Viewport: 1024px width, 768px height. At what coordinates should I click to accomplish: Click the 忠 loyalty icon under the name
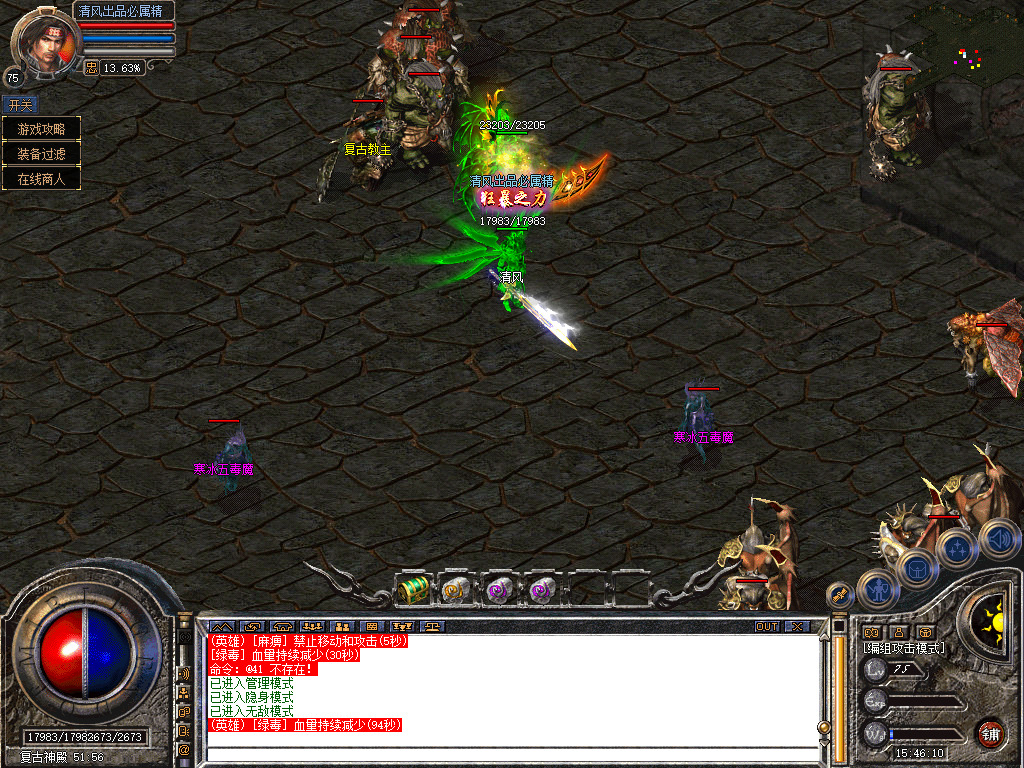pyautogui.click(x=91, y=68)
